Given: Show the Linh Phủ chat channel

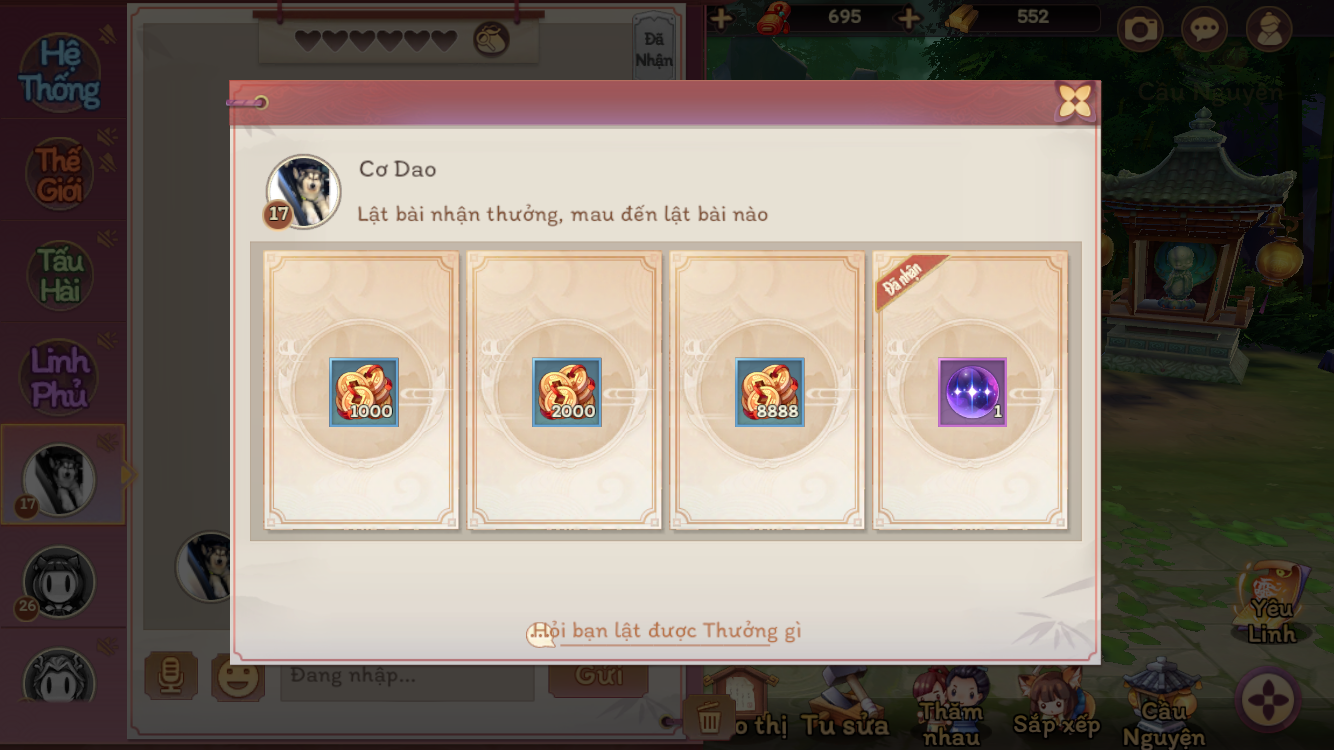Looking at the screenshot, I should (60, 376).
